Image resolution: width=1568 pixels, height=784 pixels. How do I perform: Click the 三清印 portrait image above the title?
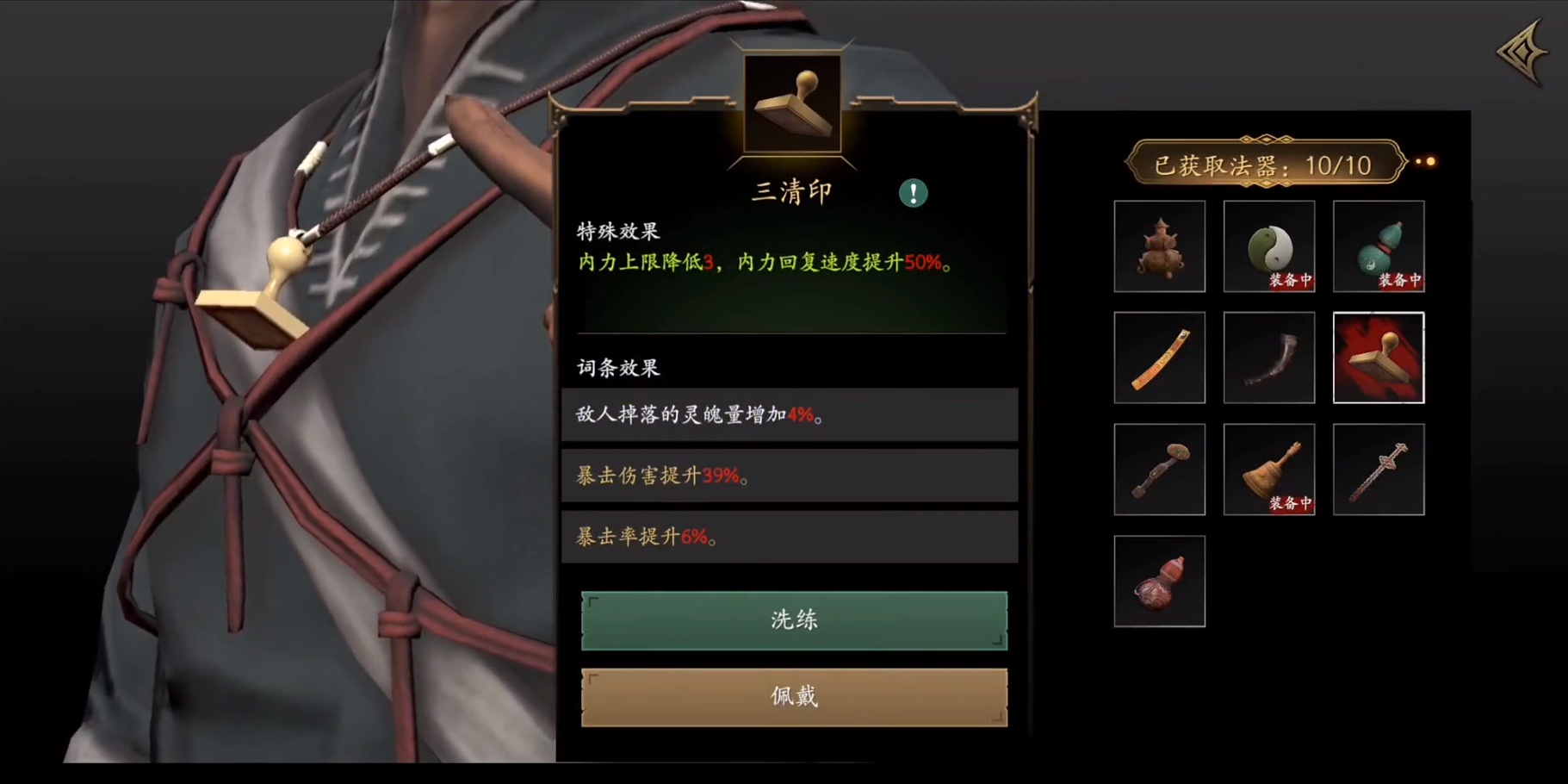click(792, 103)
